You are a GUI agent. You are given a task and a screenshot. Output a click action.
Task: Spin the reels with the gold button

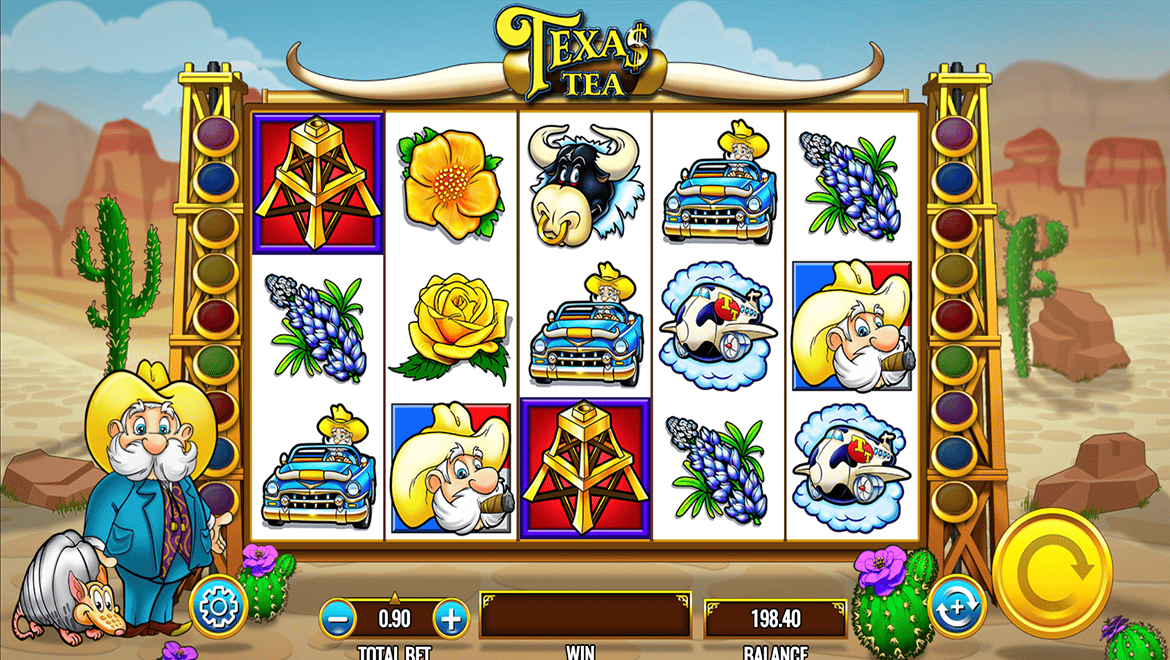1052,573
